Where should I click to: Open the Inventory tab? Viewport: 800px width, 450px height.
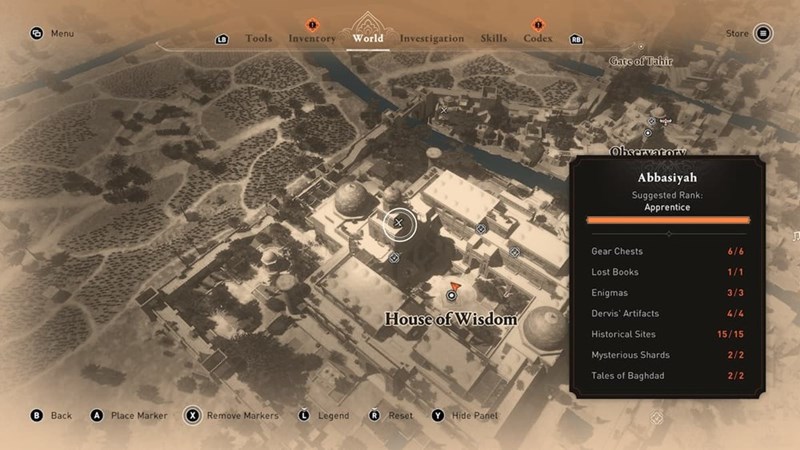[312, 38]
